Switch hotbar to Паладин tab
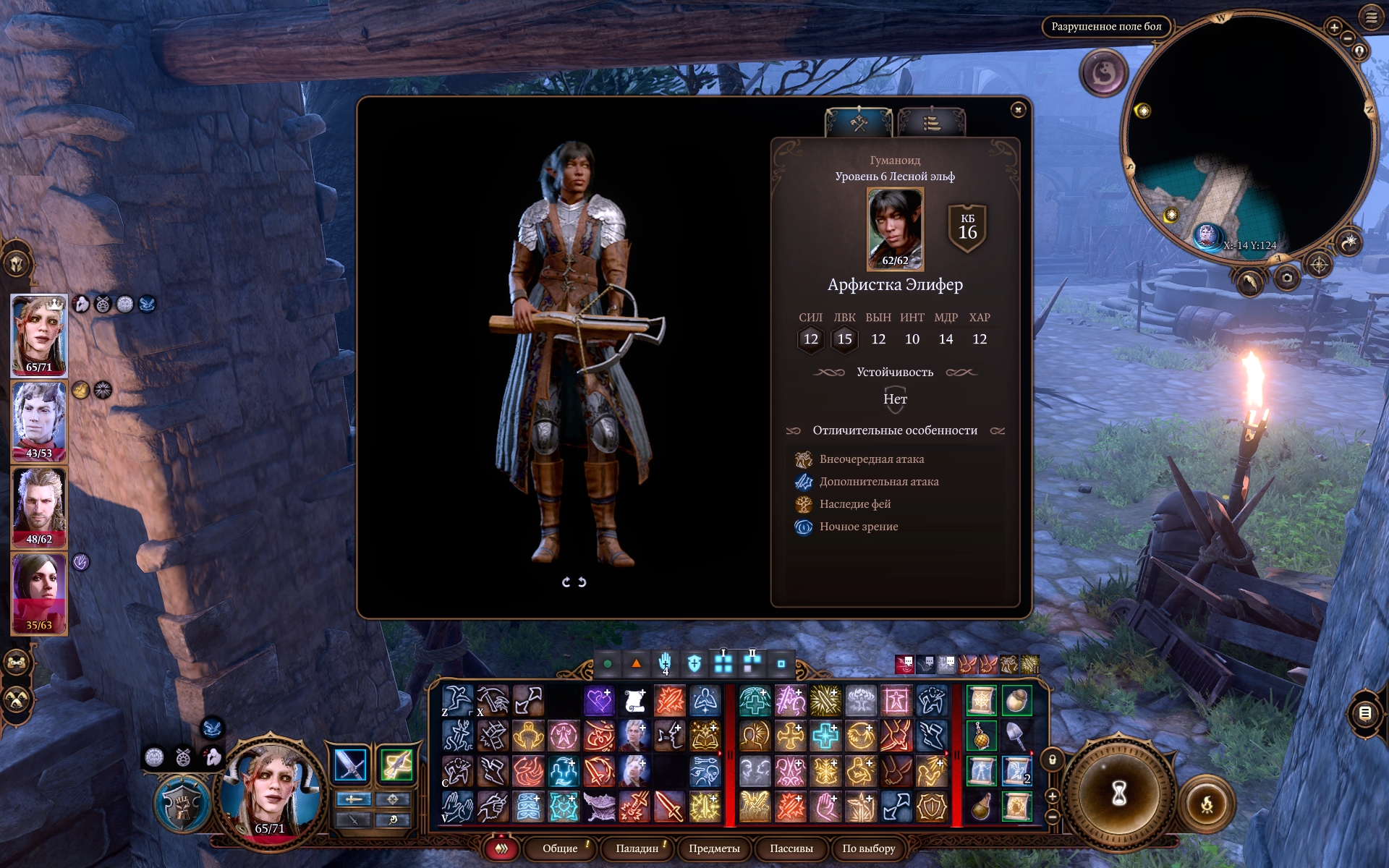The width and height of the screenshot is (1389, 868). pos(637,848)
